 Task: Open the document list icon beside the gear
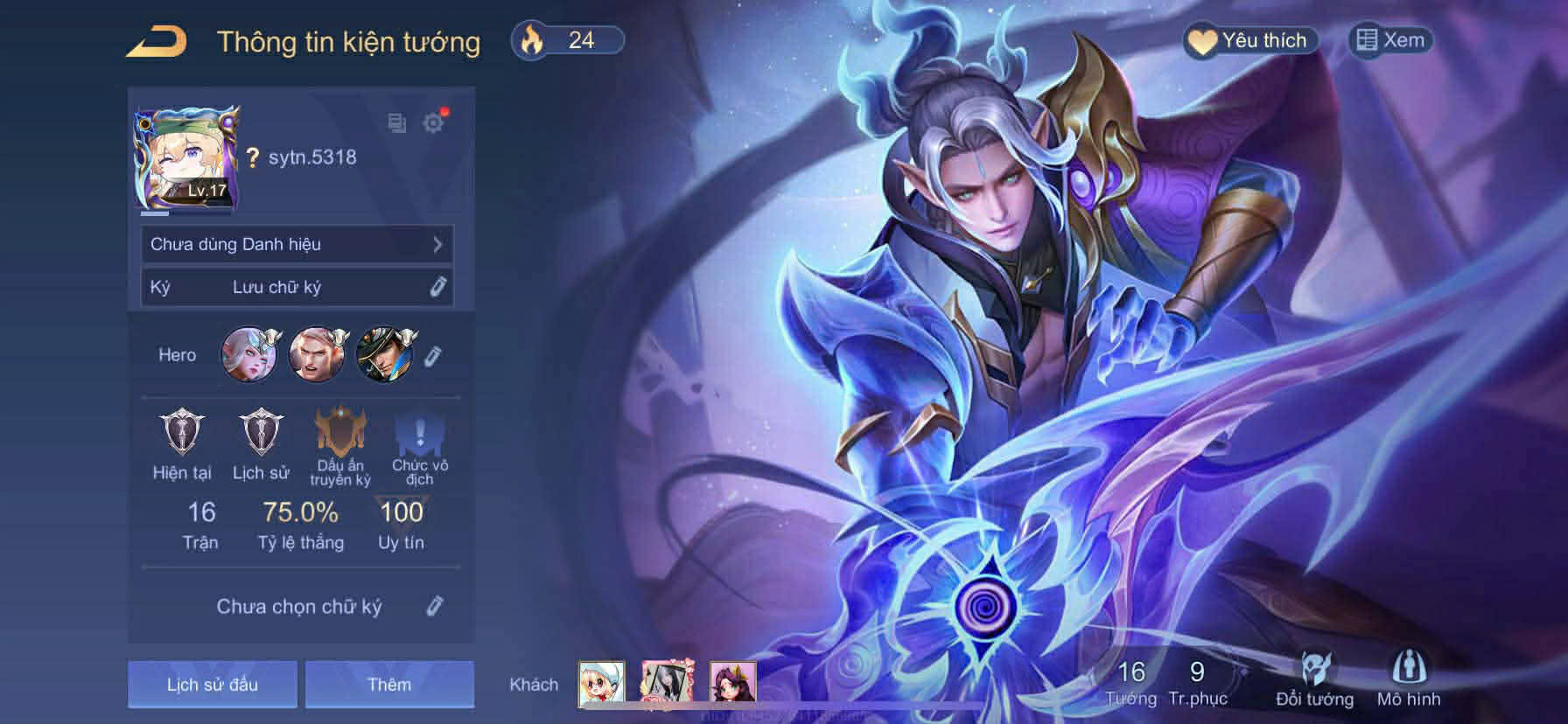click(396, 123)
